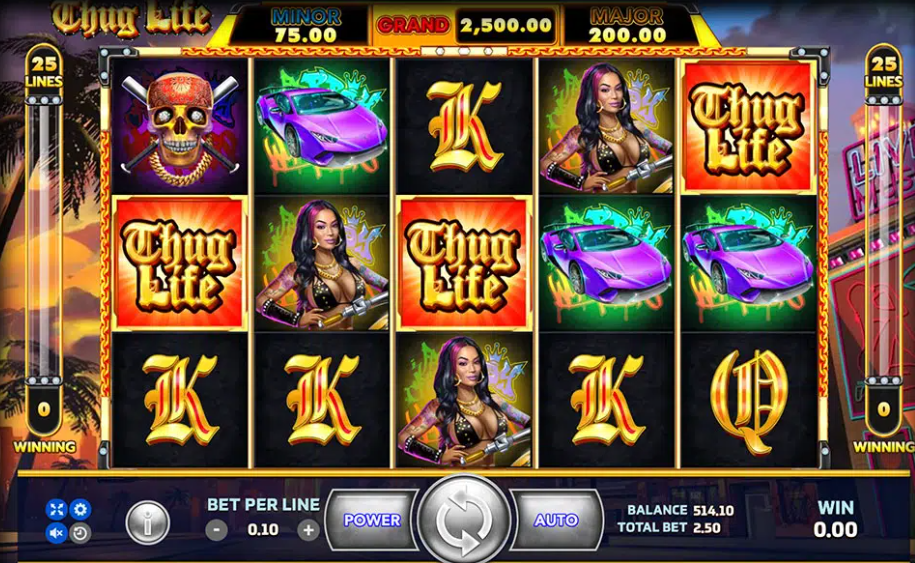Viewport: 915px width, 563px height.
Task: Decrease bet per line with the minus
Action: point(217,530)
